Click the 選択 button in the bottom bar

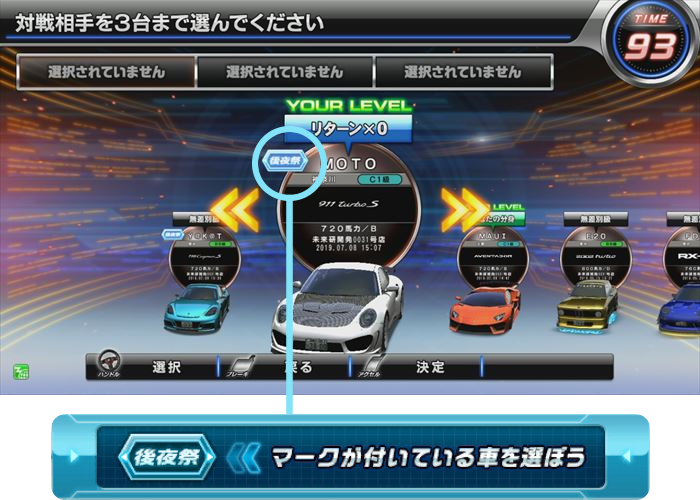tap(167, 367)
